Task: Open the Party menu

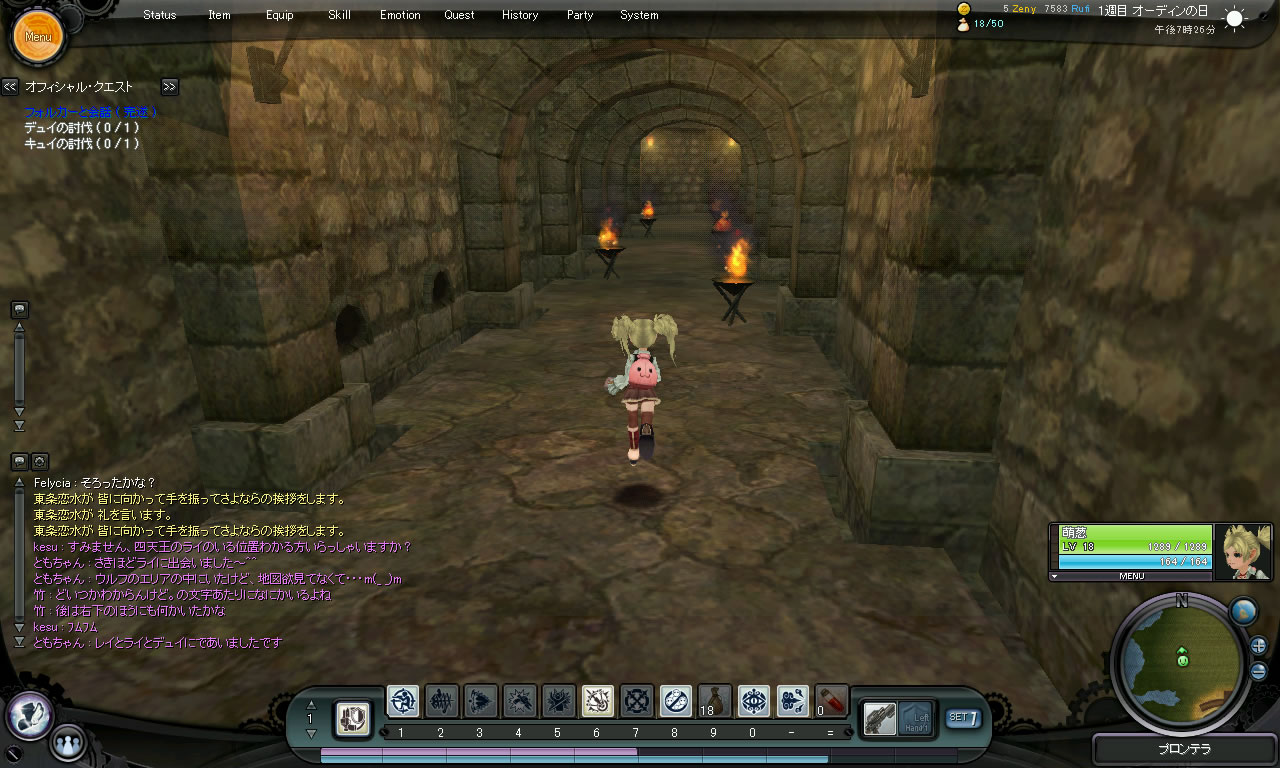Action: click(x=579, y=15)
